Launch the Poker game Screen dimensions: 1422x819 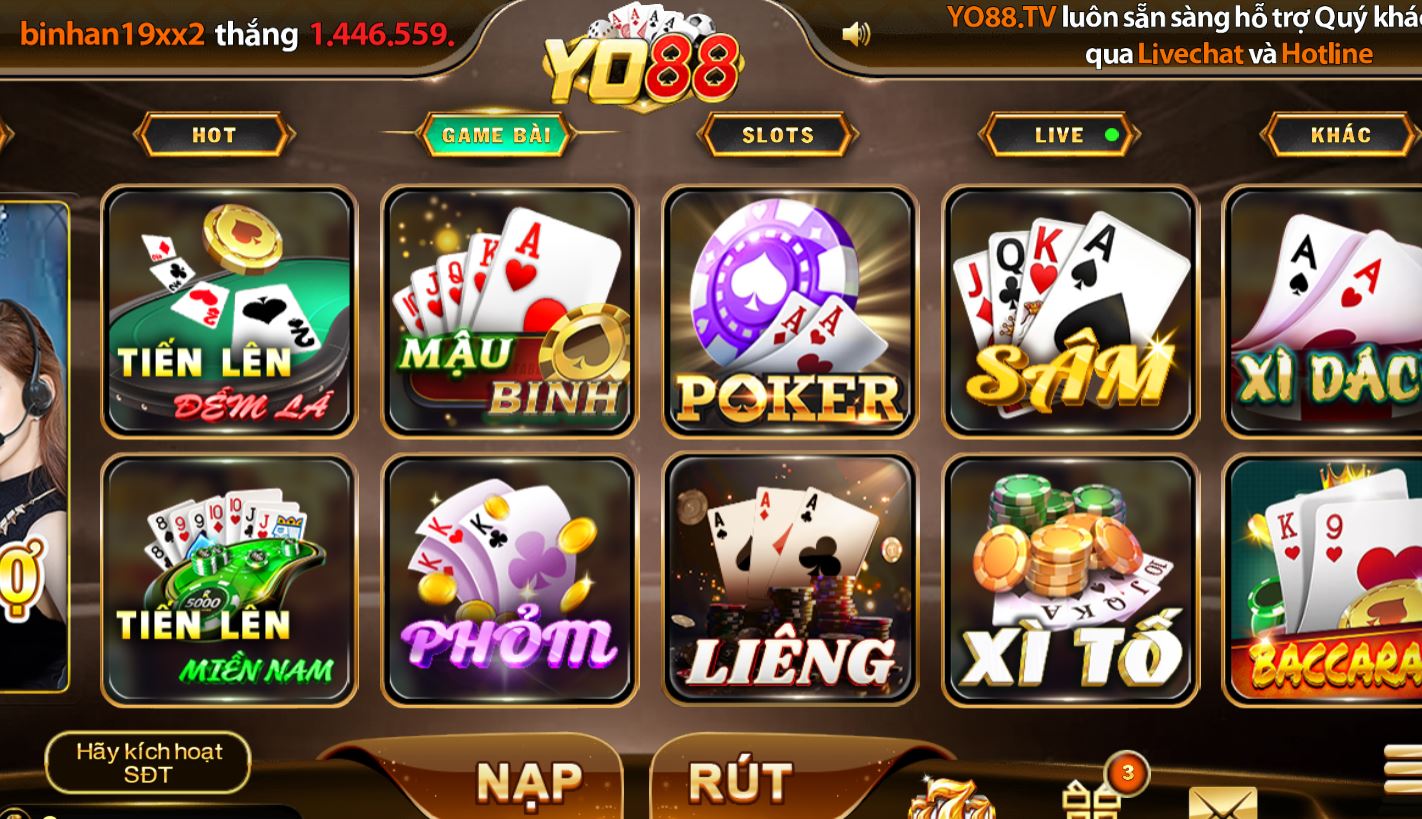coord(789,310)
